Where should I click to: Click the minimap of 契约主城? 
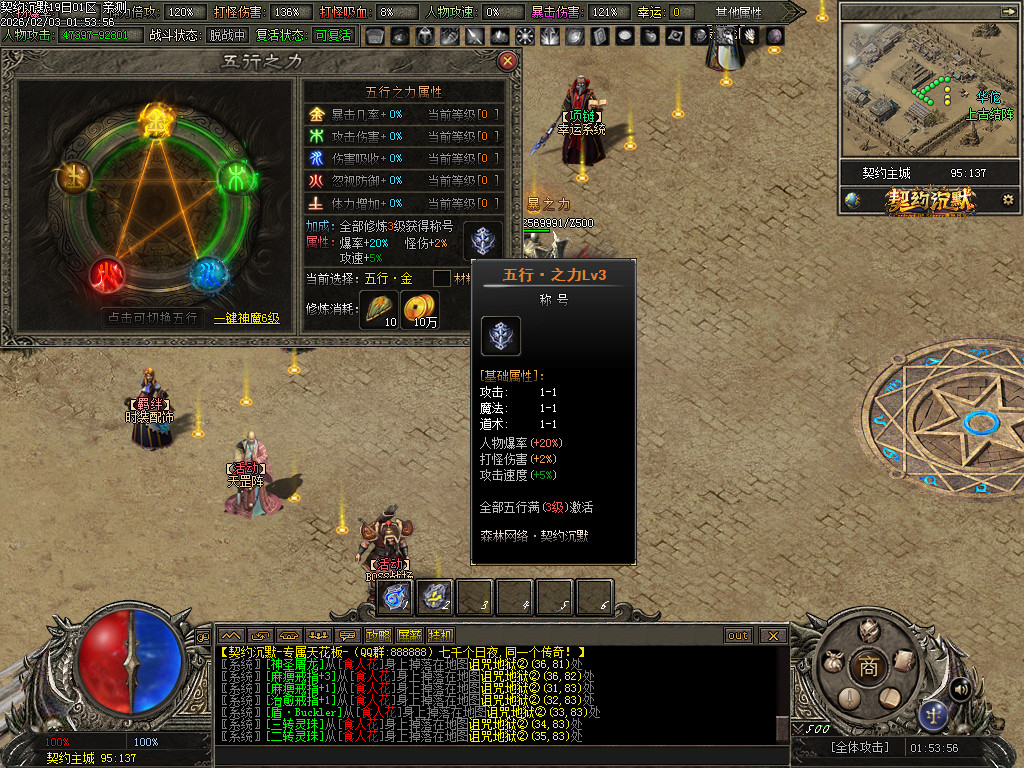tap(928, 90)
